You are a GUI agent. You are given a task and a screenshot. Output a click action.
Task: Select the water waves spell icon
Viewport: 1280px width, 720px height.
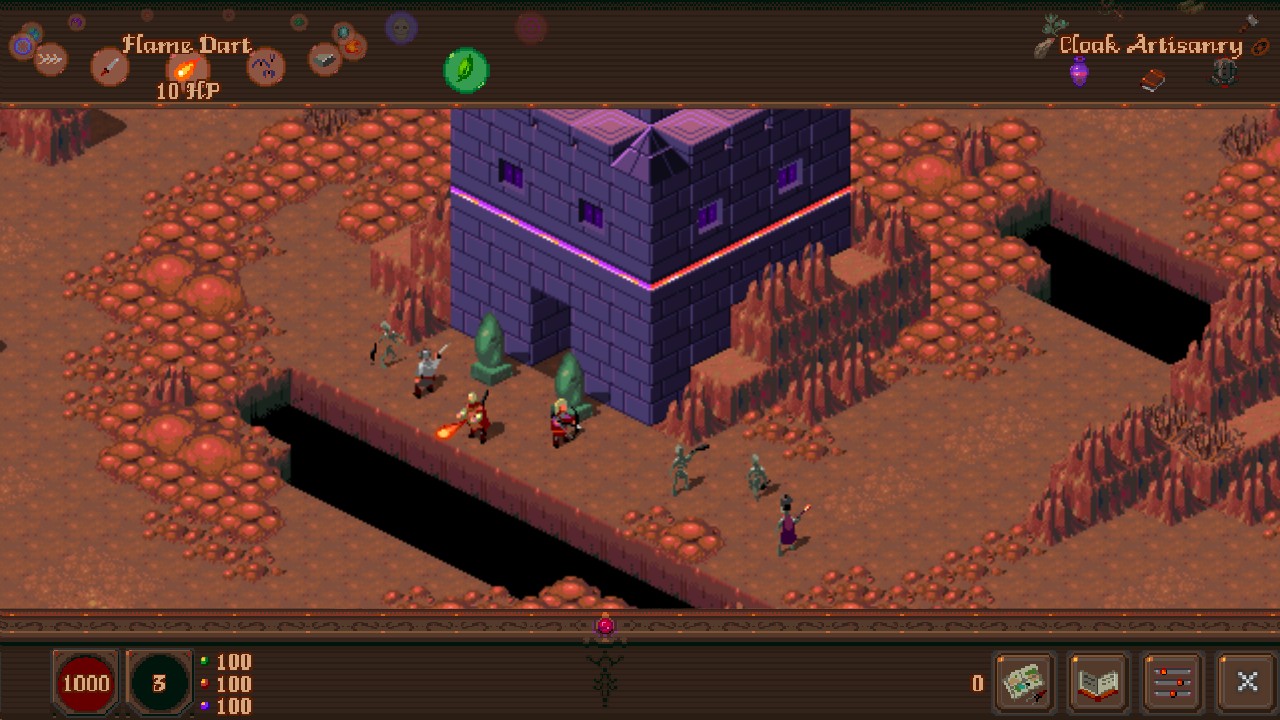point(51,59)
